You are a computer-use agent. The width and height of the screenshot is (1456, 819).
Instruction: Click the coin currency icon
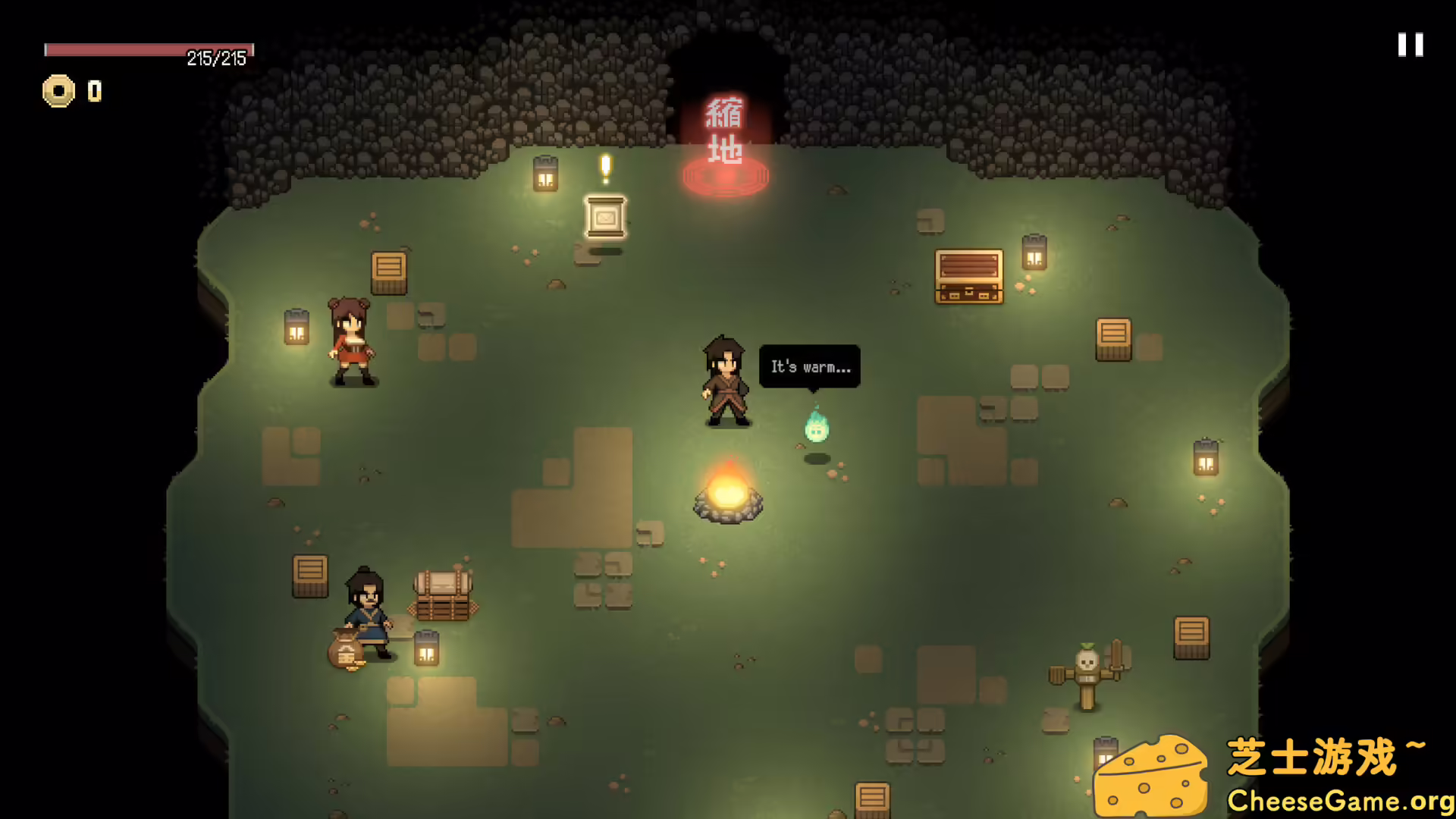(59, 92)
